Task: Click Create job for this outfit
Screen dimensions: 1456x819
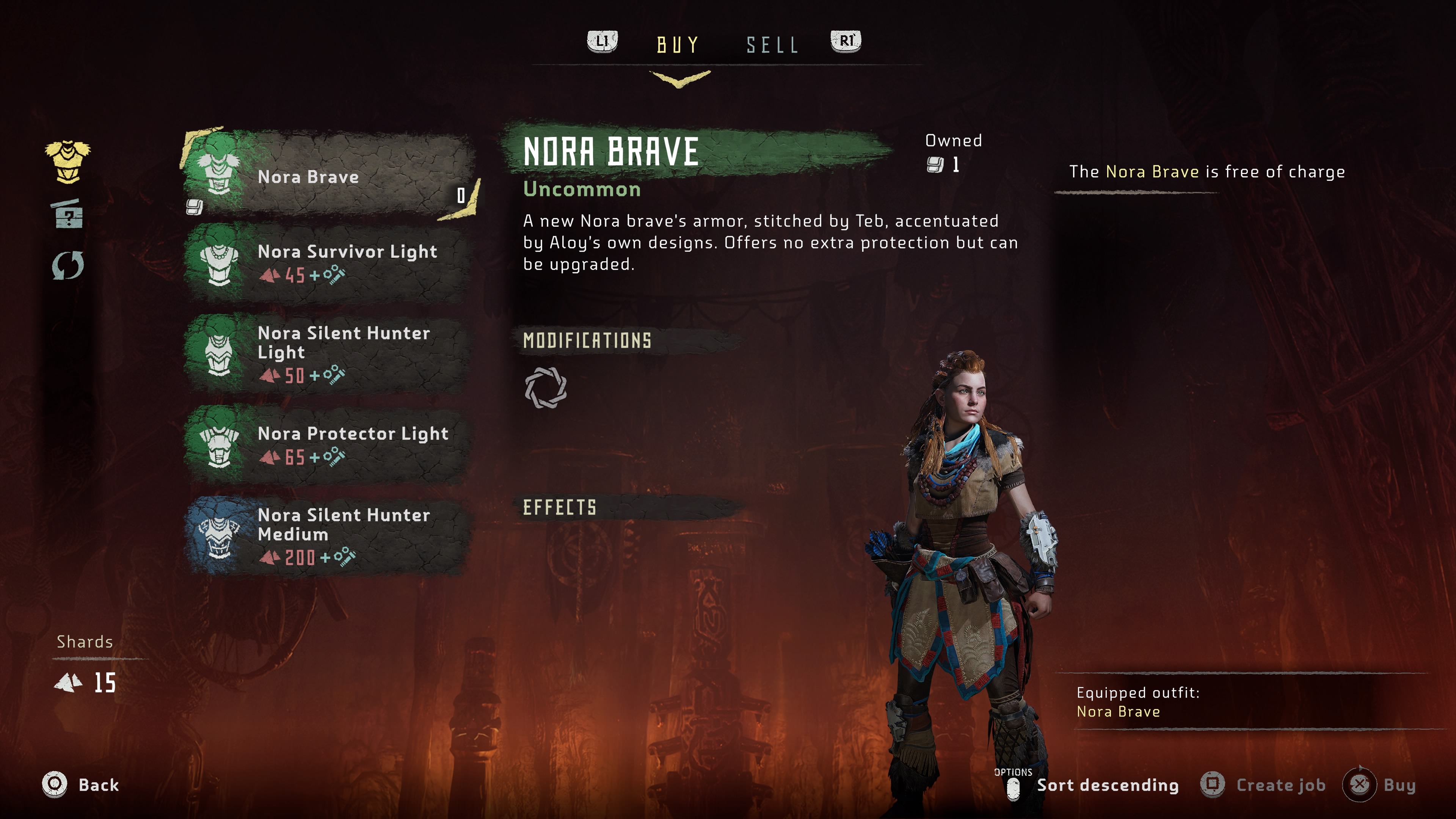Action: (x=1264, y=785)
